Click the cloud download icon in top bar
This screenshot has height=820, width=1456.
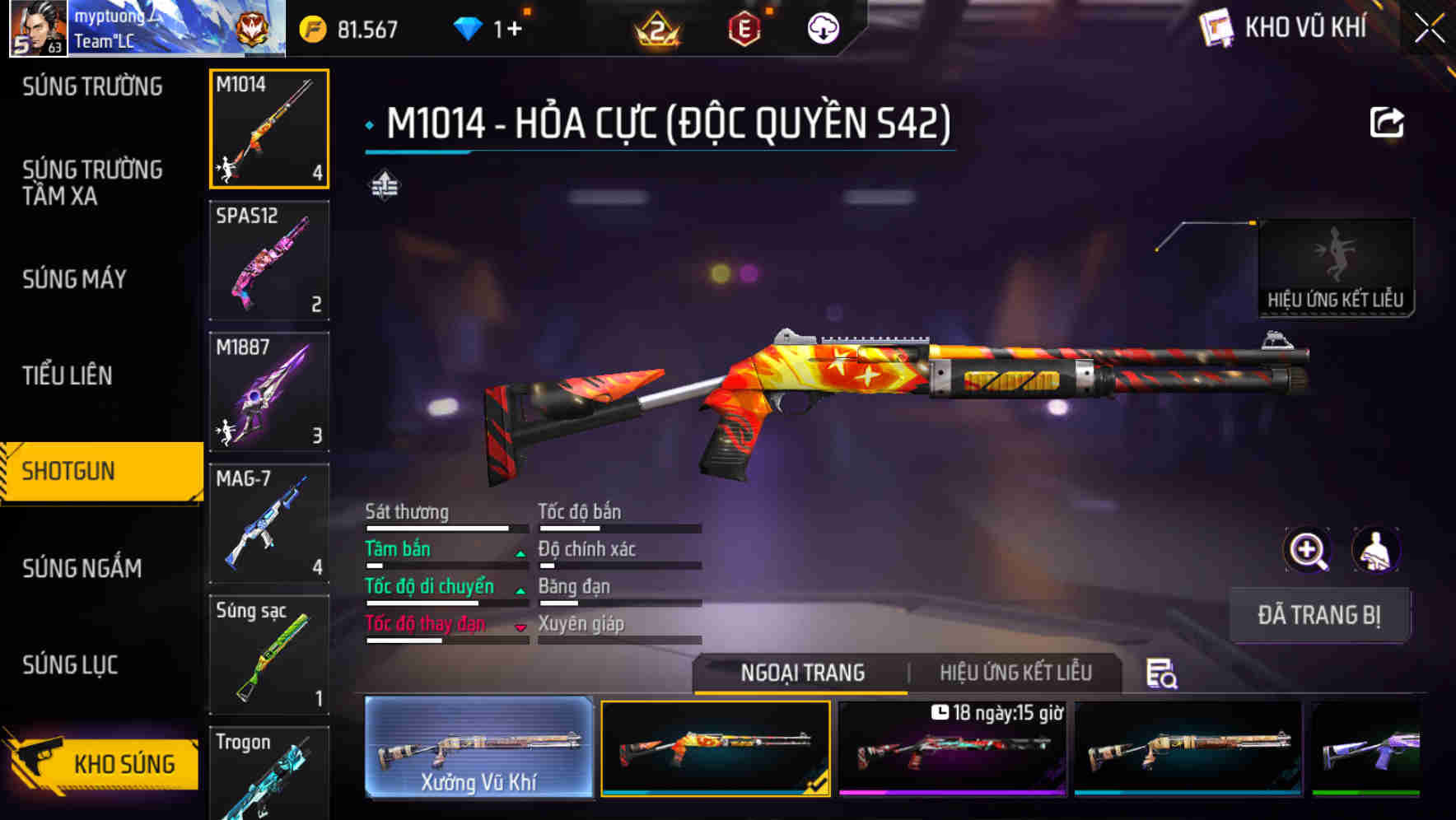(x=823, y=27)
